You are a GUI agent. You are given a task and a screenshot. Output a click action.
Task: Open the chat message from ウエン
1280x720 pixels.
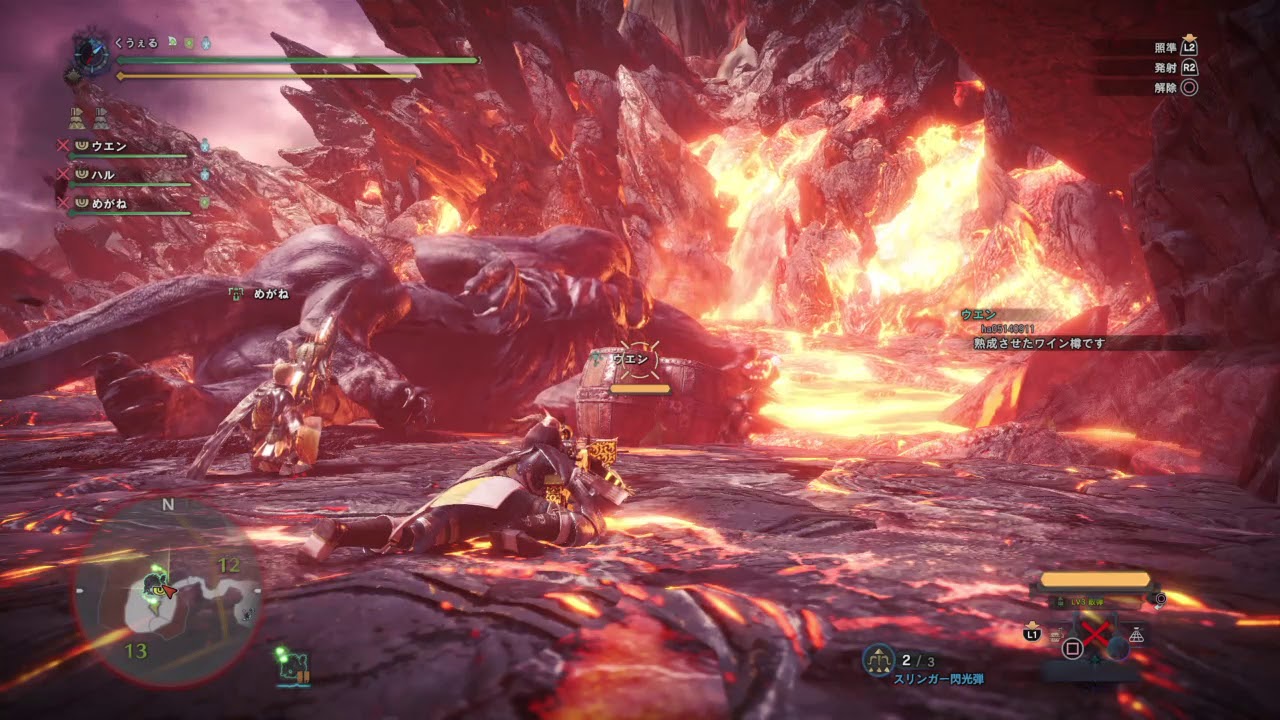tap(1040, 342)
